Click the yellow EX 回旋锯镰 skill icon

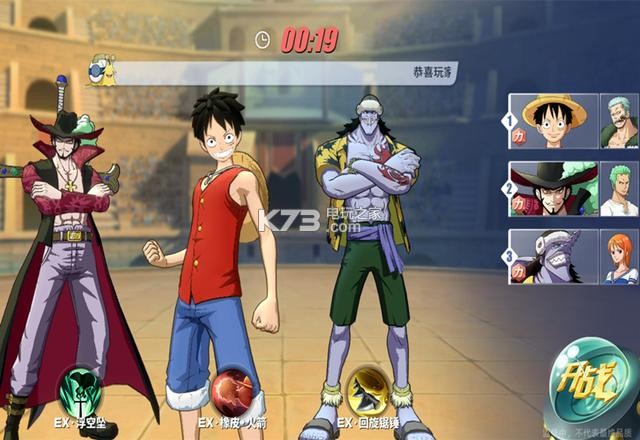(x=368, y=388)
